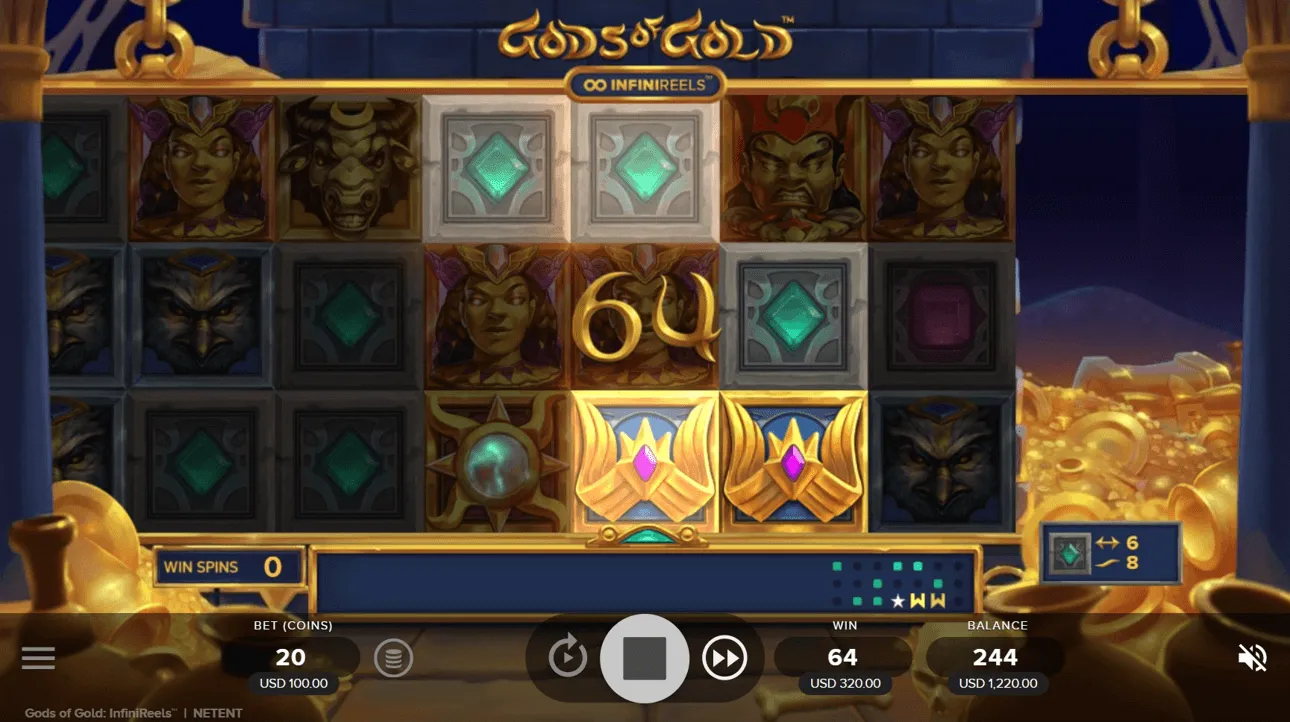The height and width of the screenshot is (722, 1290).
Task: Click the Gods of Gold title logo
Action: click(x=645, y=35)
